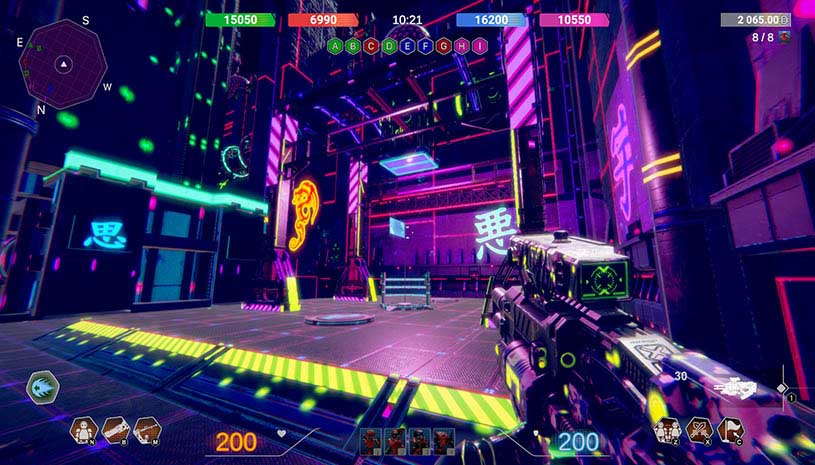Open the squad group icon marked Z
815x465 pixels.
click(x=666, y=430)
